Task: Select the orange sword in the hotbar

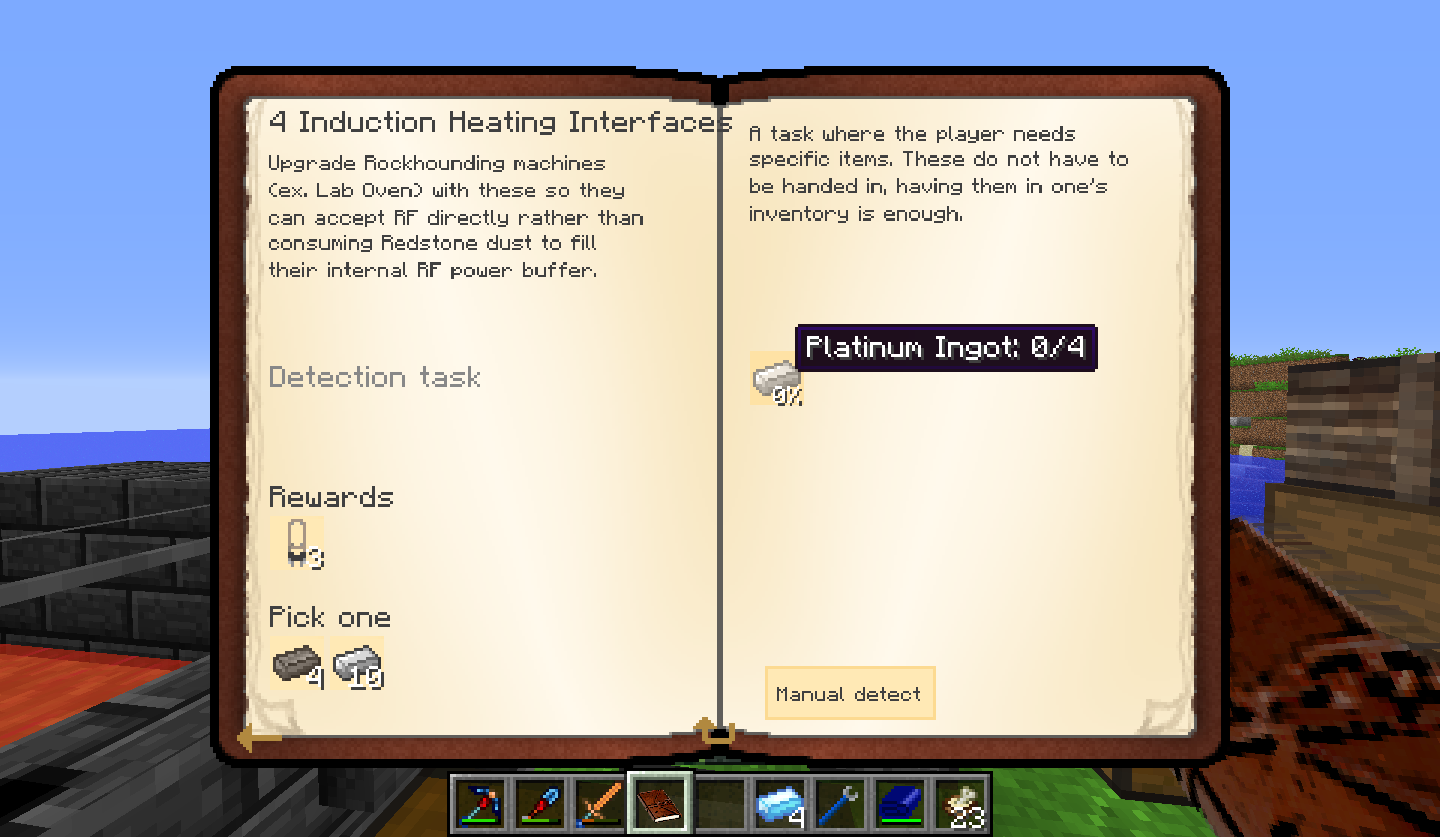Action: click(598, 800)
